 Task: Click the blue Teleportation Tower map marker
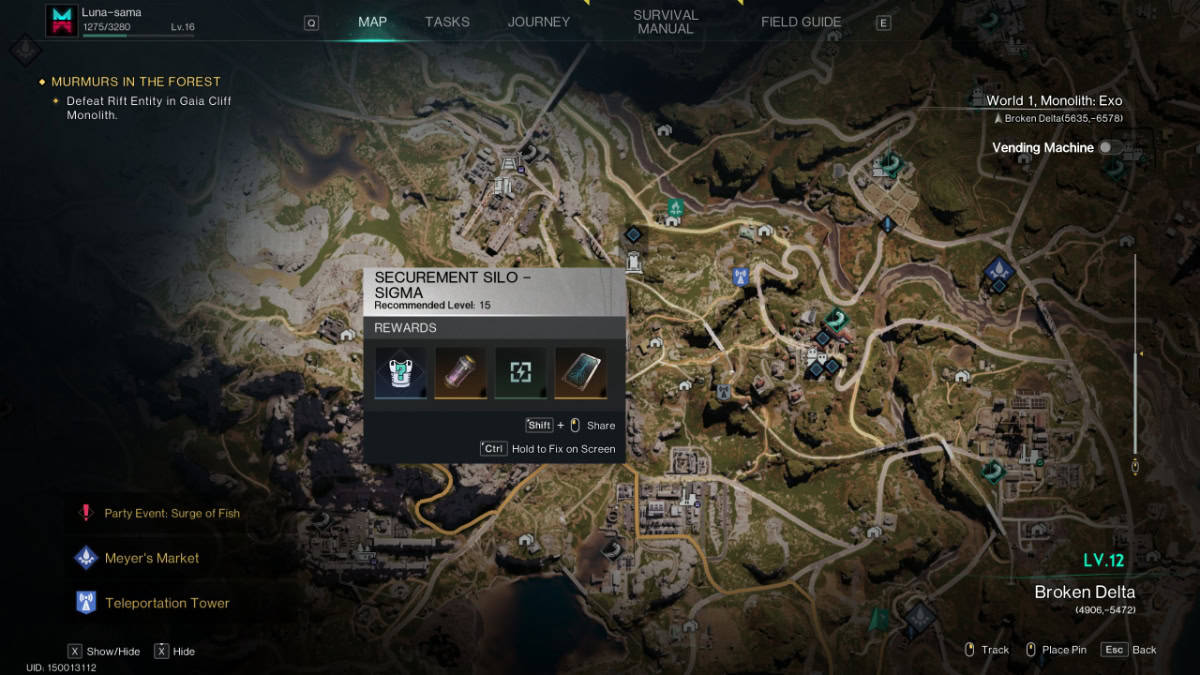click(741, 276)
